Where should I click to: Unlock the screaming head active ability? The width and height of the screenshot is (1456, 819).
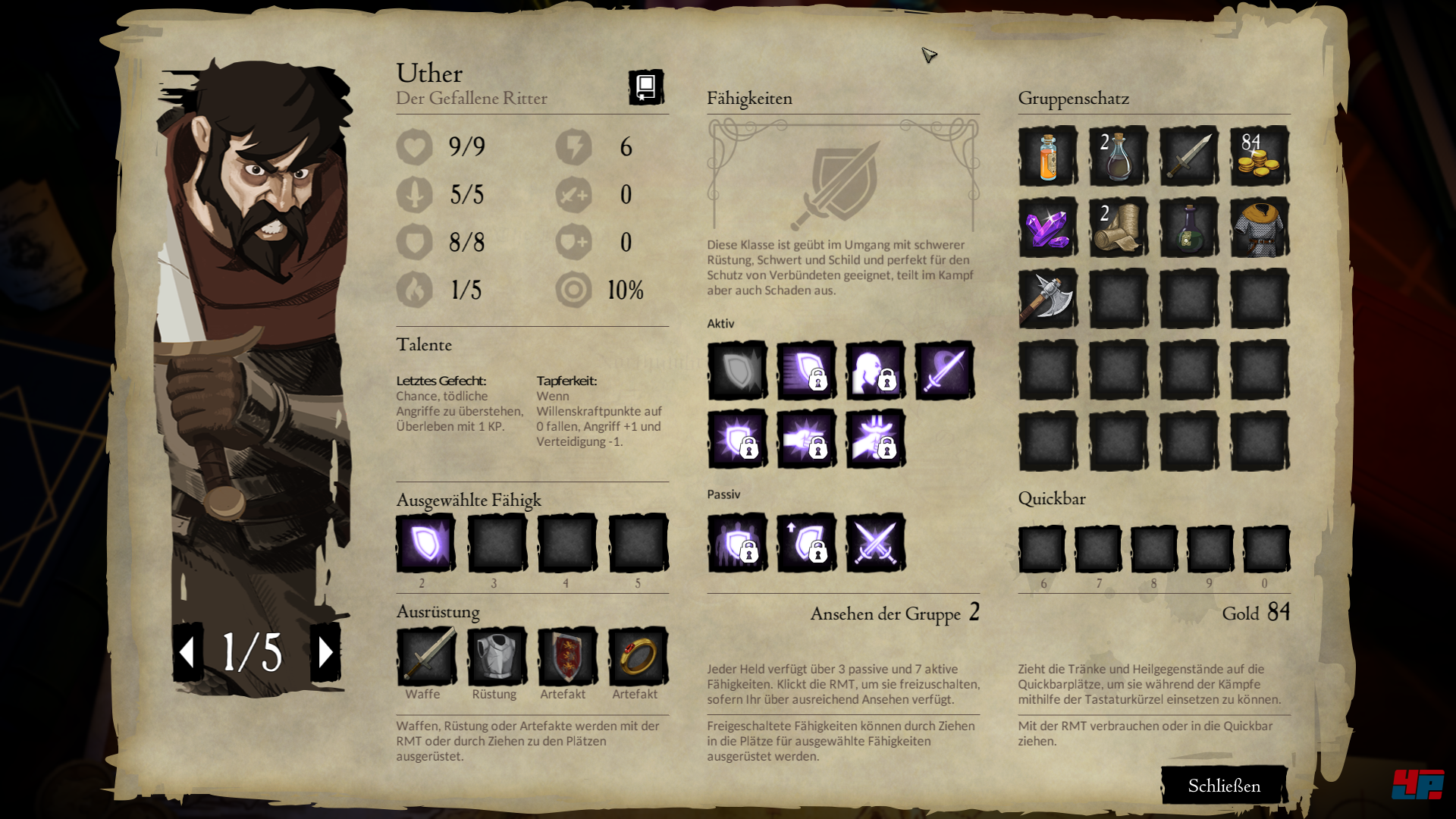(876, 369)
